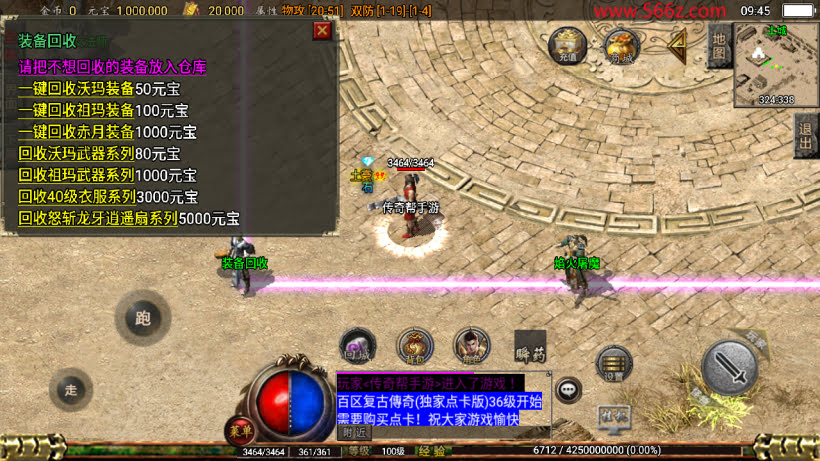Close the 装备回收 dialog window
820x461 pixels.
(x=322, y=31)
